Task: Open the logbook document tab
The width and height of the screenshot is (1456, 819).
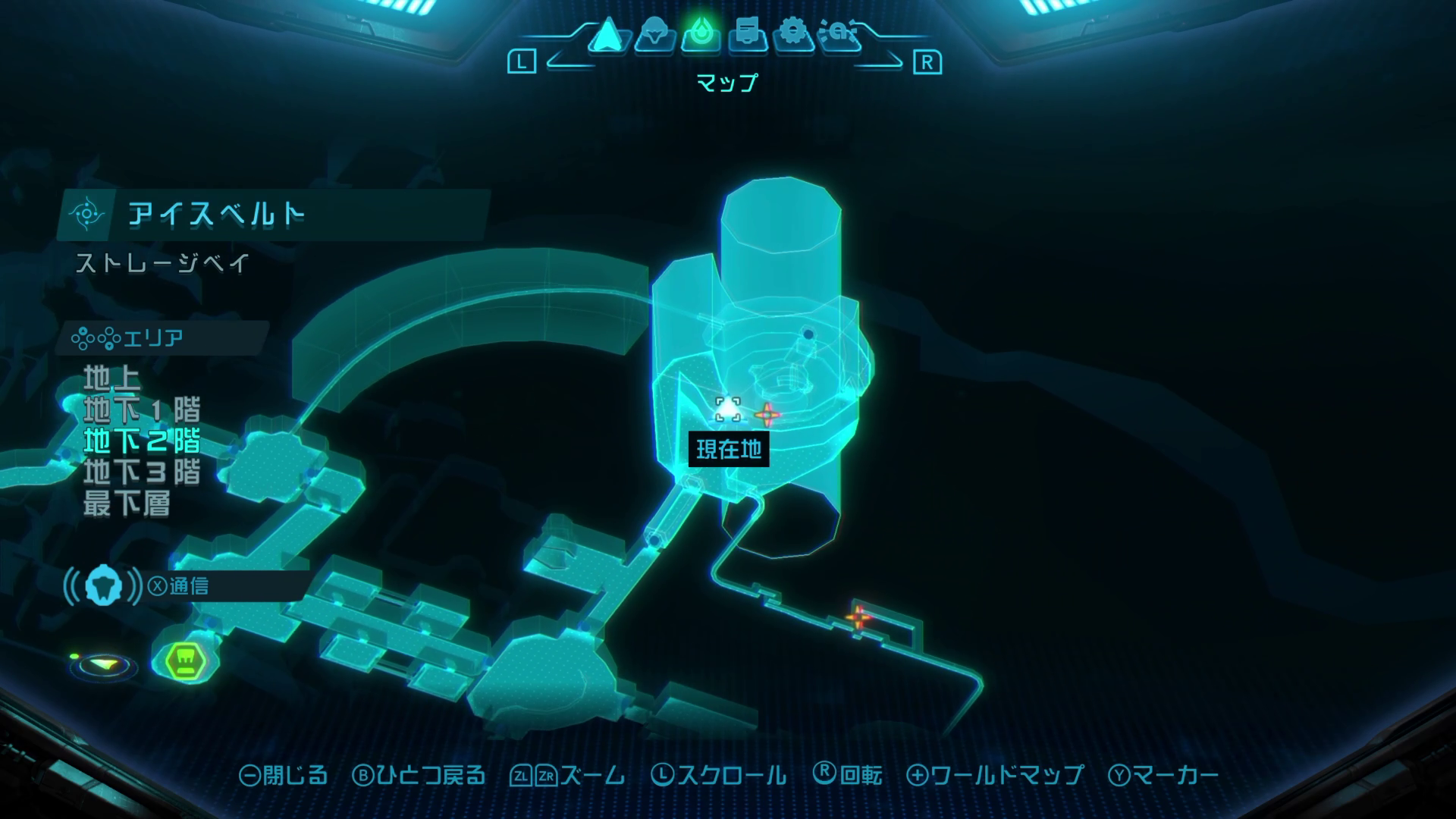Action: [747, 35]
